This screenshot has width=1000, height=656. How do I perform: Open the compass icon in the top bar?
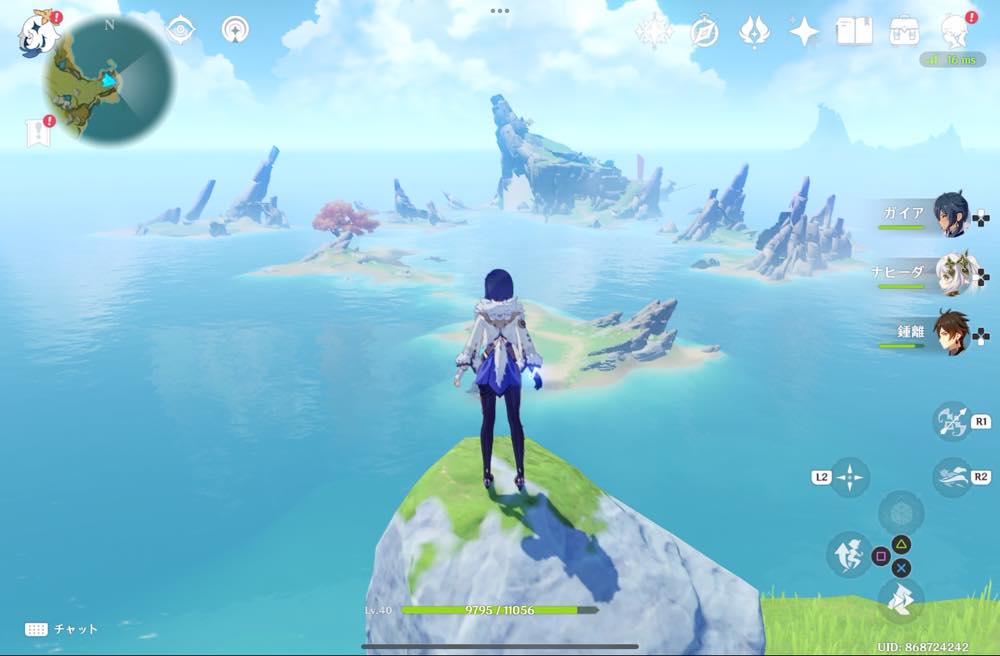pos(704,32)
